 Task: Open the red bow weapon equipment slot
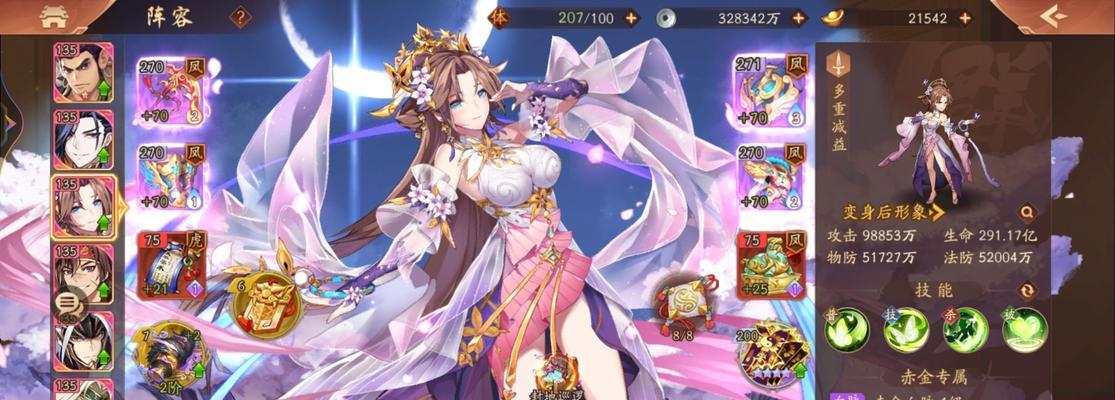(170, 91)
